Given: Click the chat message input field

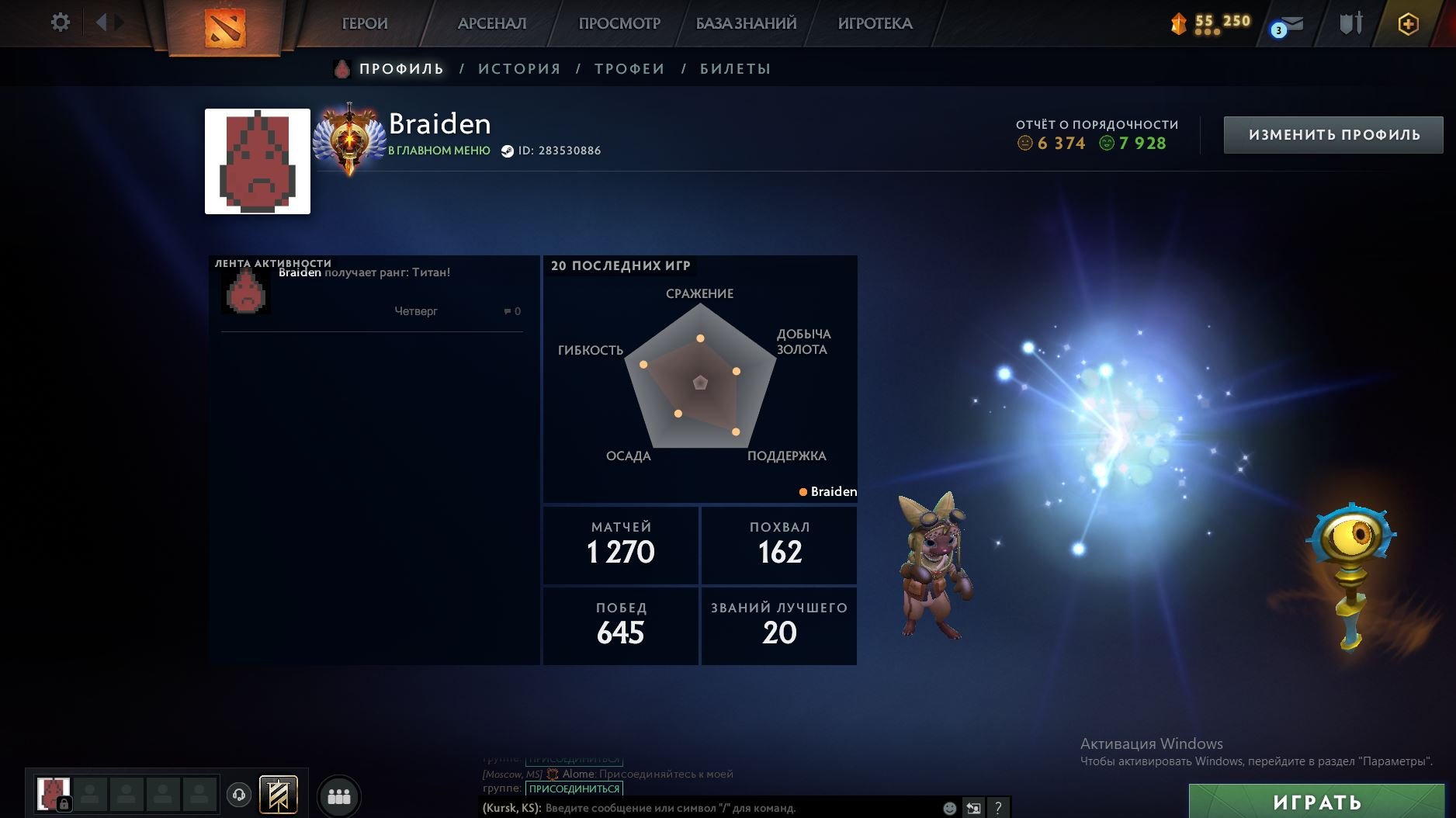Looking at the screenshot, I should point(699,807).
